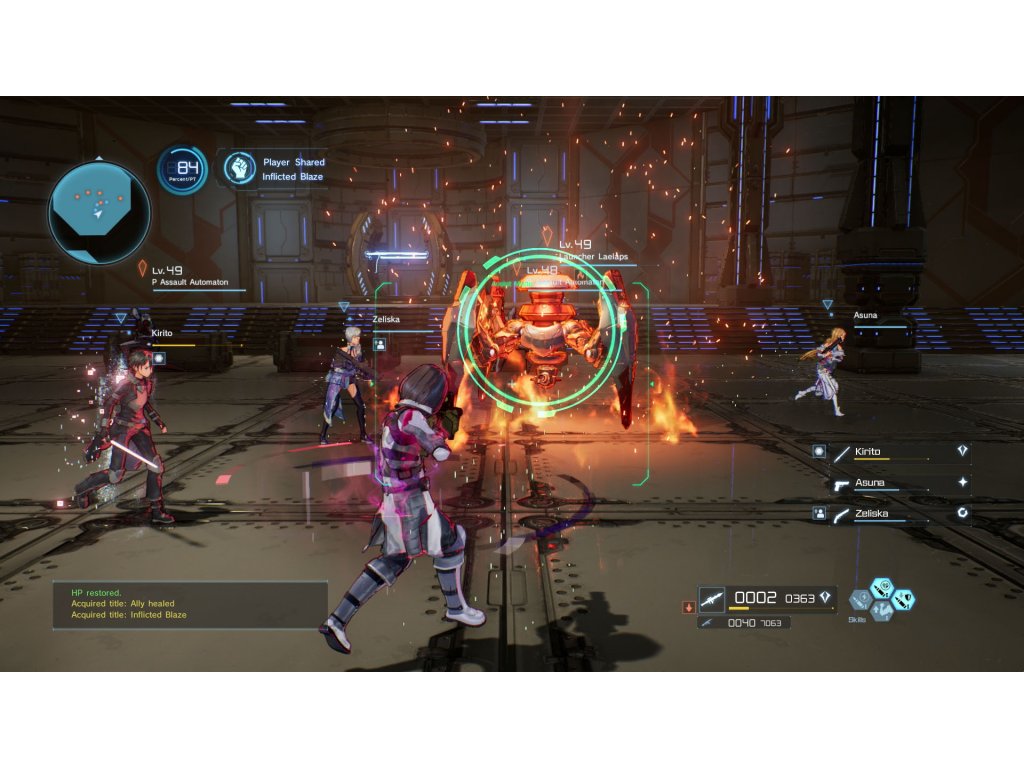Click the star icon beside Asuna
The width and height of the screenshot is (1024, 768).
962,482
